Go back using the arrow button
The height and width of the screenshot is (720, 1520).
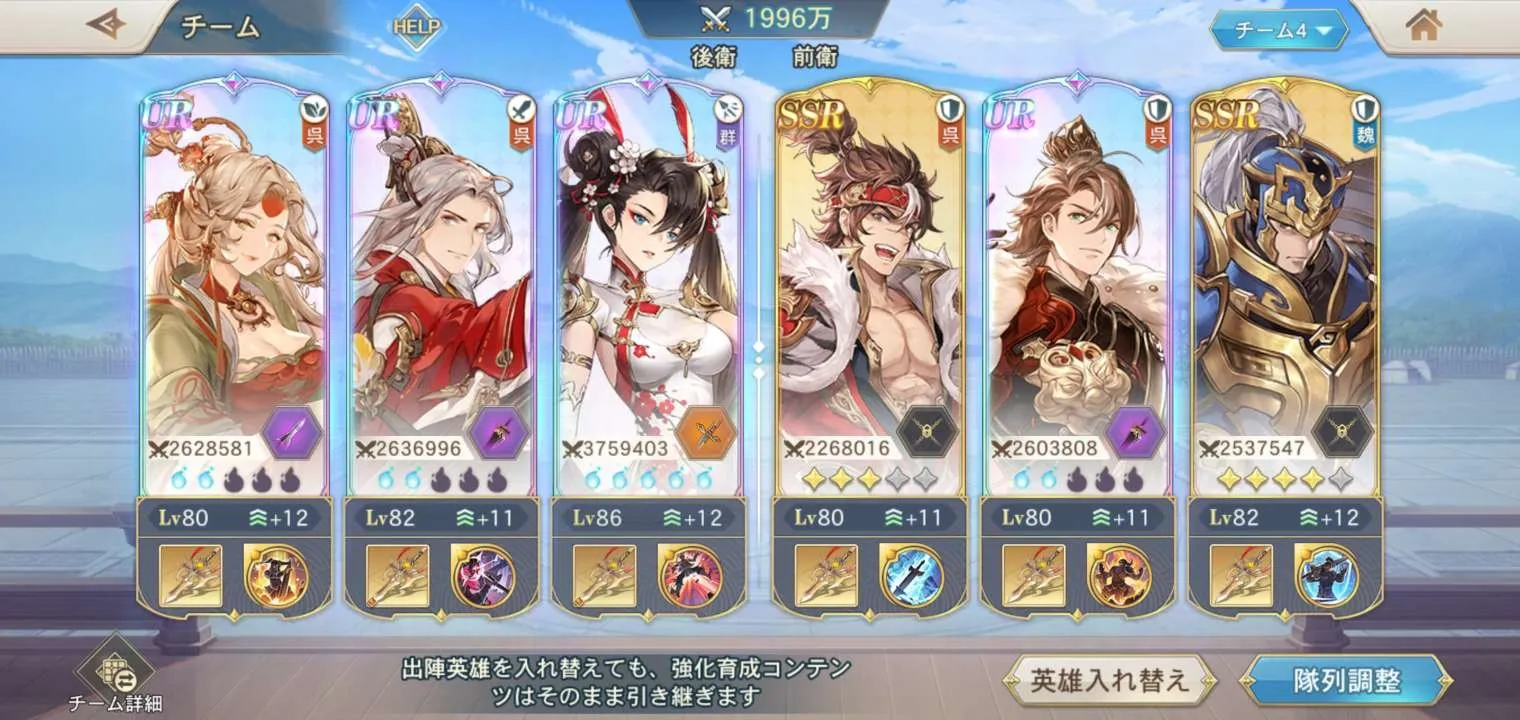coord(104,25)
